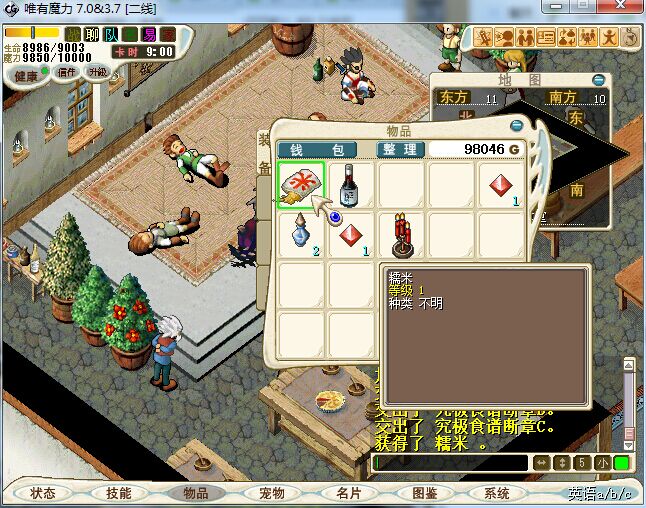This screenshot has width=646, height=508.
Task: Click the chat text input box
Action: [450, 463]
